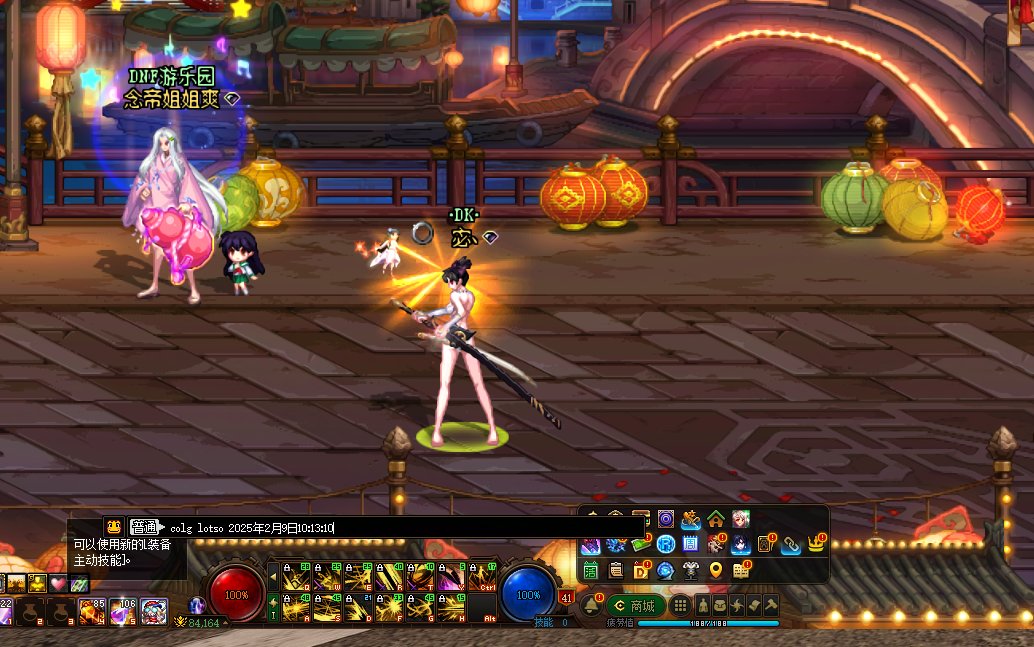Open the green 活 calendar icon
This screenshot has width=1034, height=647.
pos(590,570)
